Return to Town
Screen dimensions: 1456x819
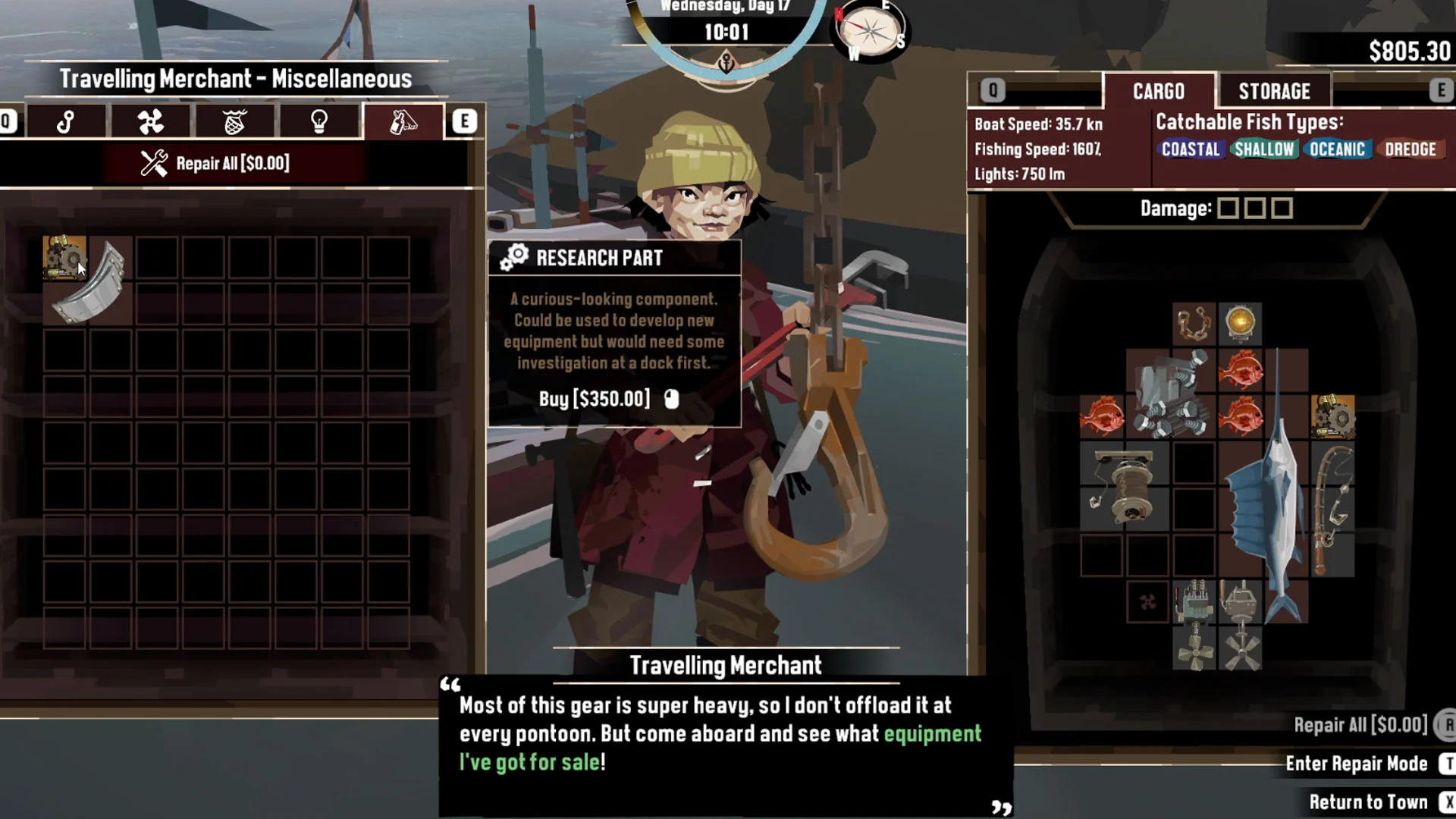(x=1368, y=802)
